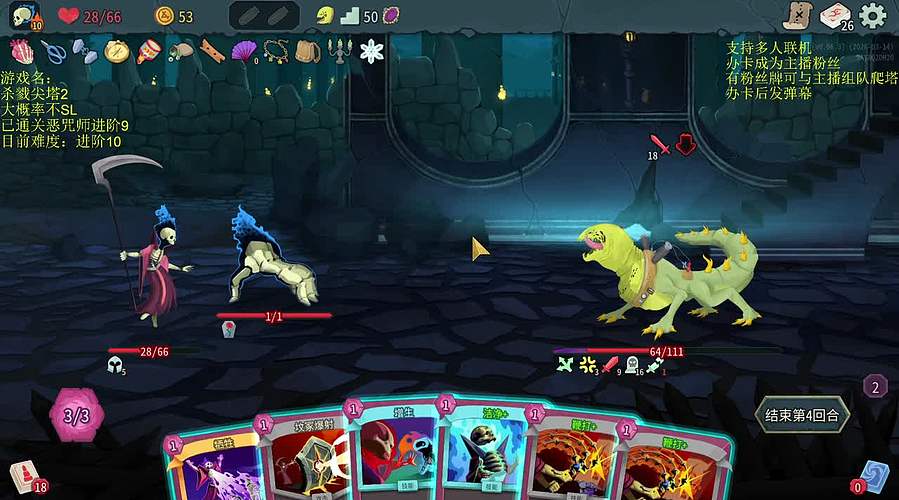Viewport: 899px width, 500px height.
Task: Show the exhaust pile with 2 cards
Action: click(x=875, y=386)
